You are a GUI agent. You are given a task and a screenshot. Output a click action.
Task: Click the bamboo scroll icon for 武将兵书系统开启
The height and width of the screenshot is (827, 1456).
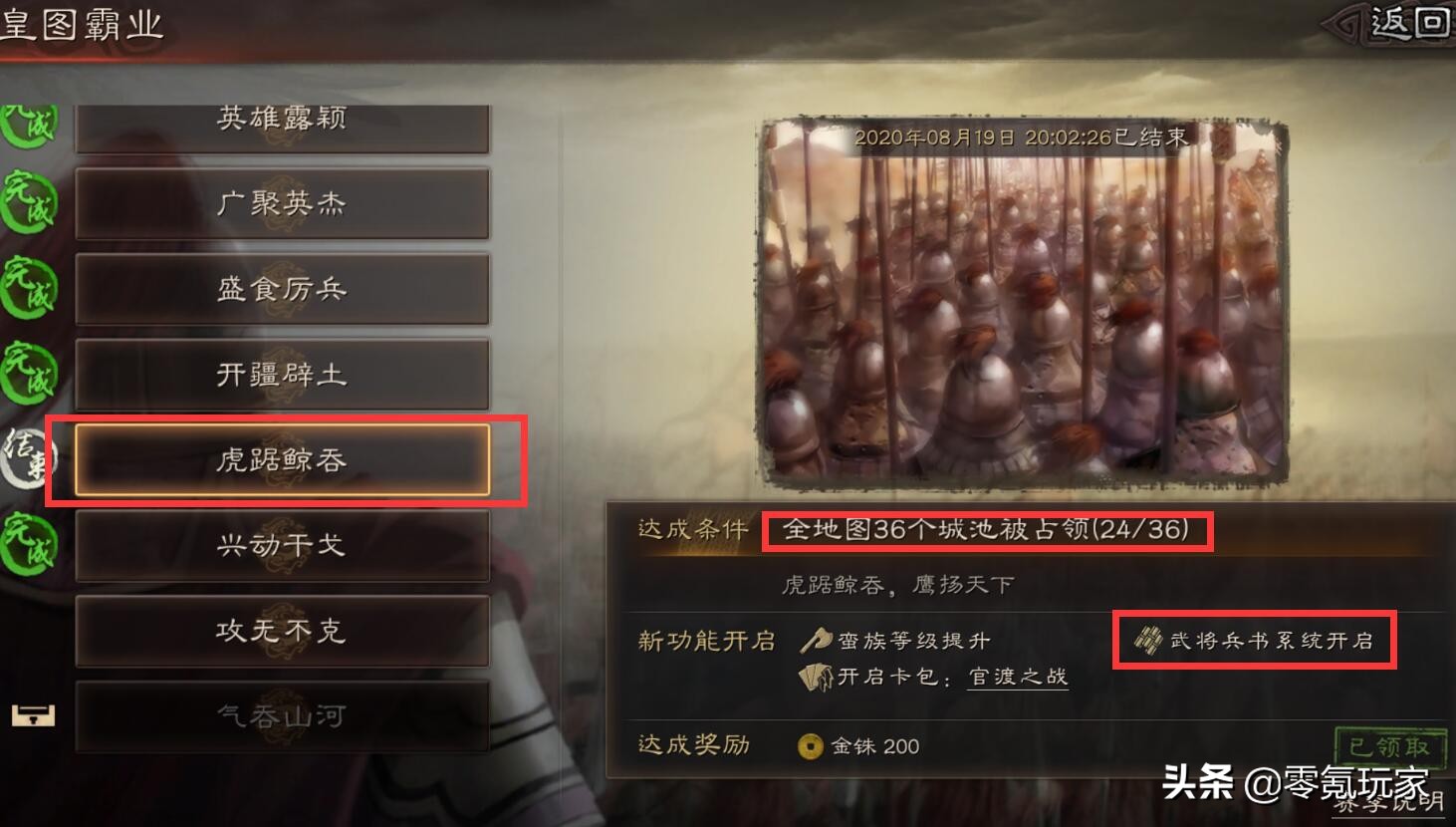pos(1150,641)
